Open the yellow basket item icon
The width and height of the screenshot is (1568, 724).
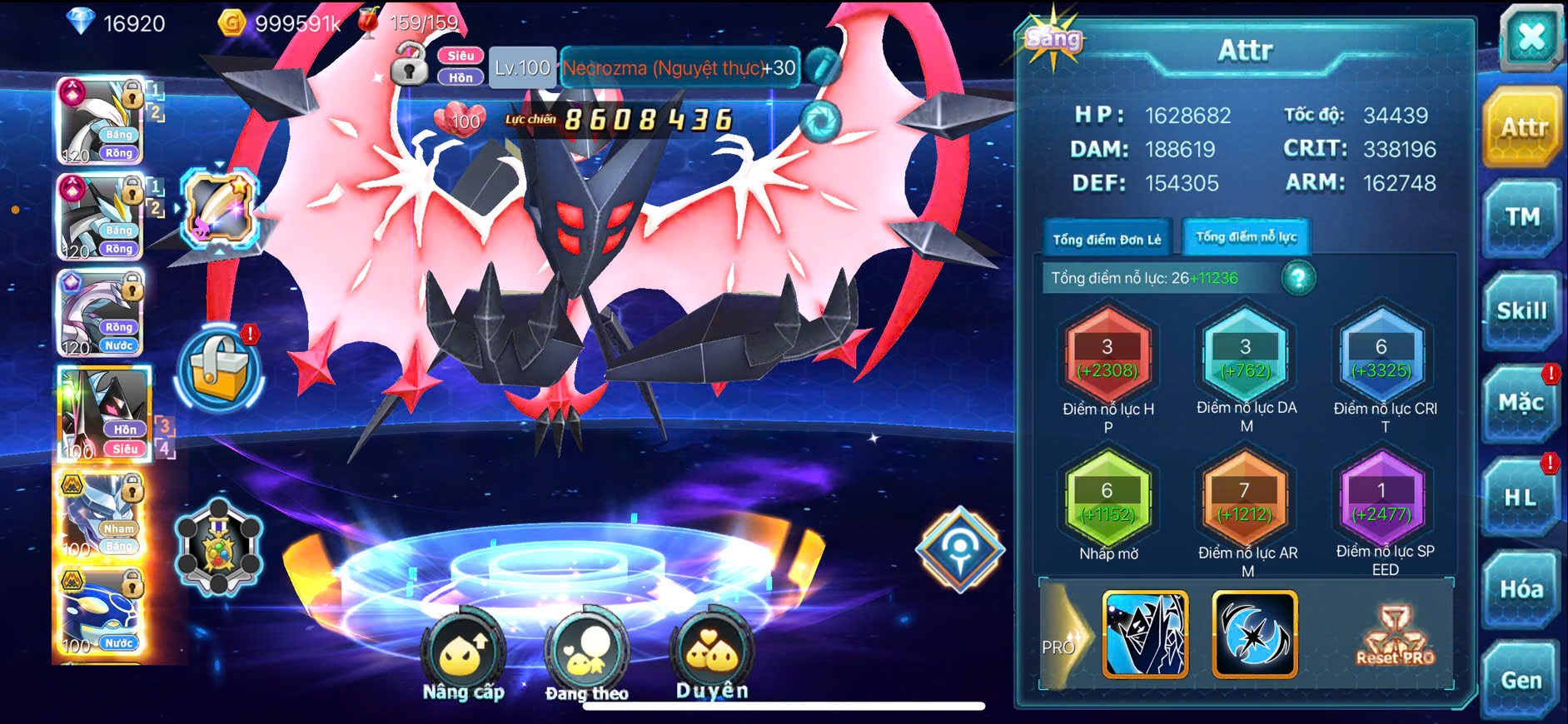(x=219, y=370)
